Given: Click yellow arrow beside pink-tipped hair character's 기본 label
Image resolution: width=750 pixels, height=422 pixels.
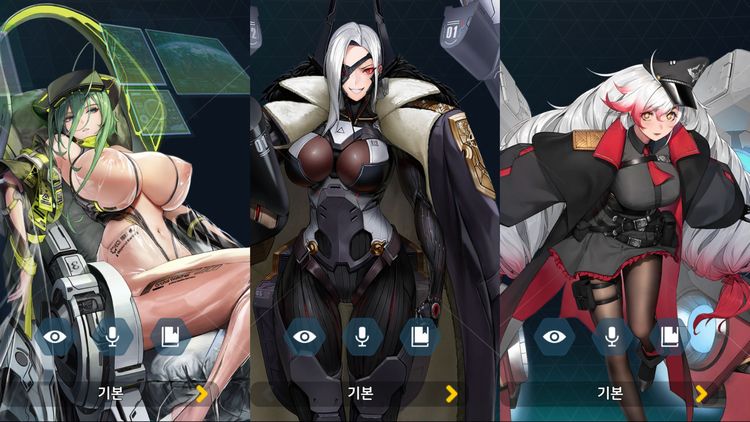Looking at the screenshot, I should 701,393.
